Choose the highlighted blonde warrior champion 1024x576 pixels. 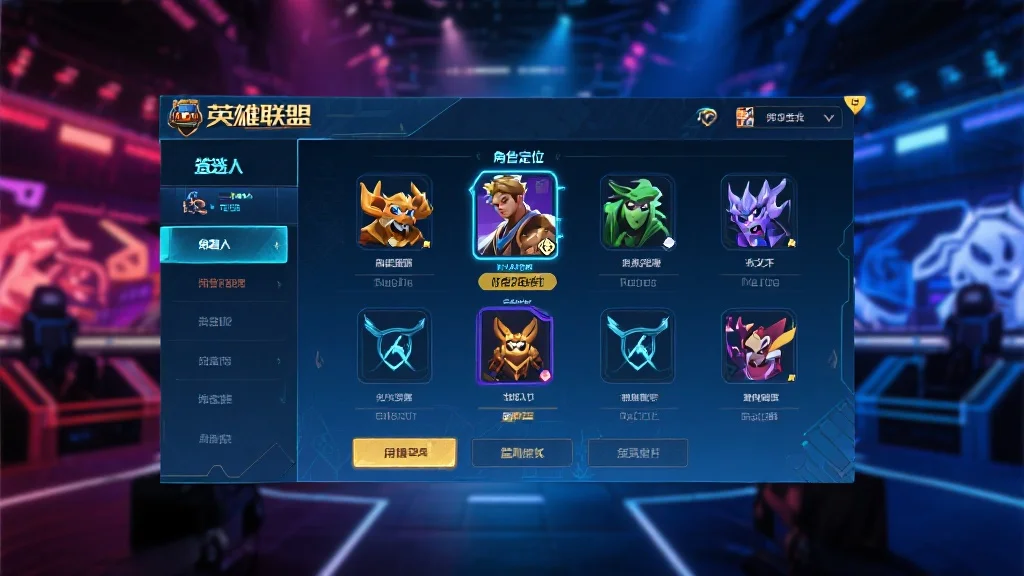pyautogui.click(x=515, y=215)
